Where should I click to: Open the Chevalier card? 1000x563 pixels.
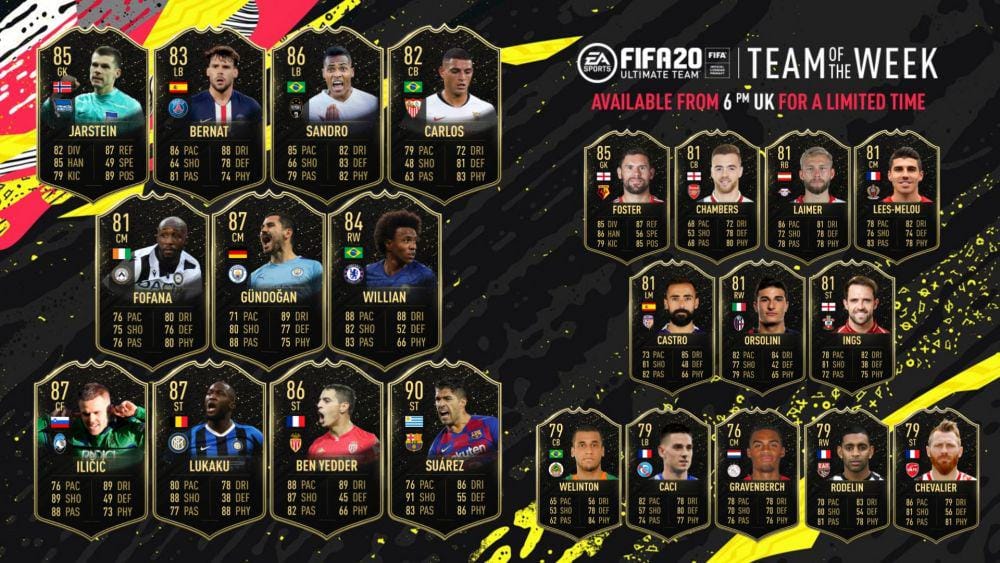tap(938, 468)
